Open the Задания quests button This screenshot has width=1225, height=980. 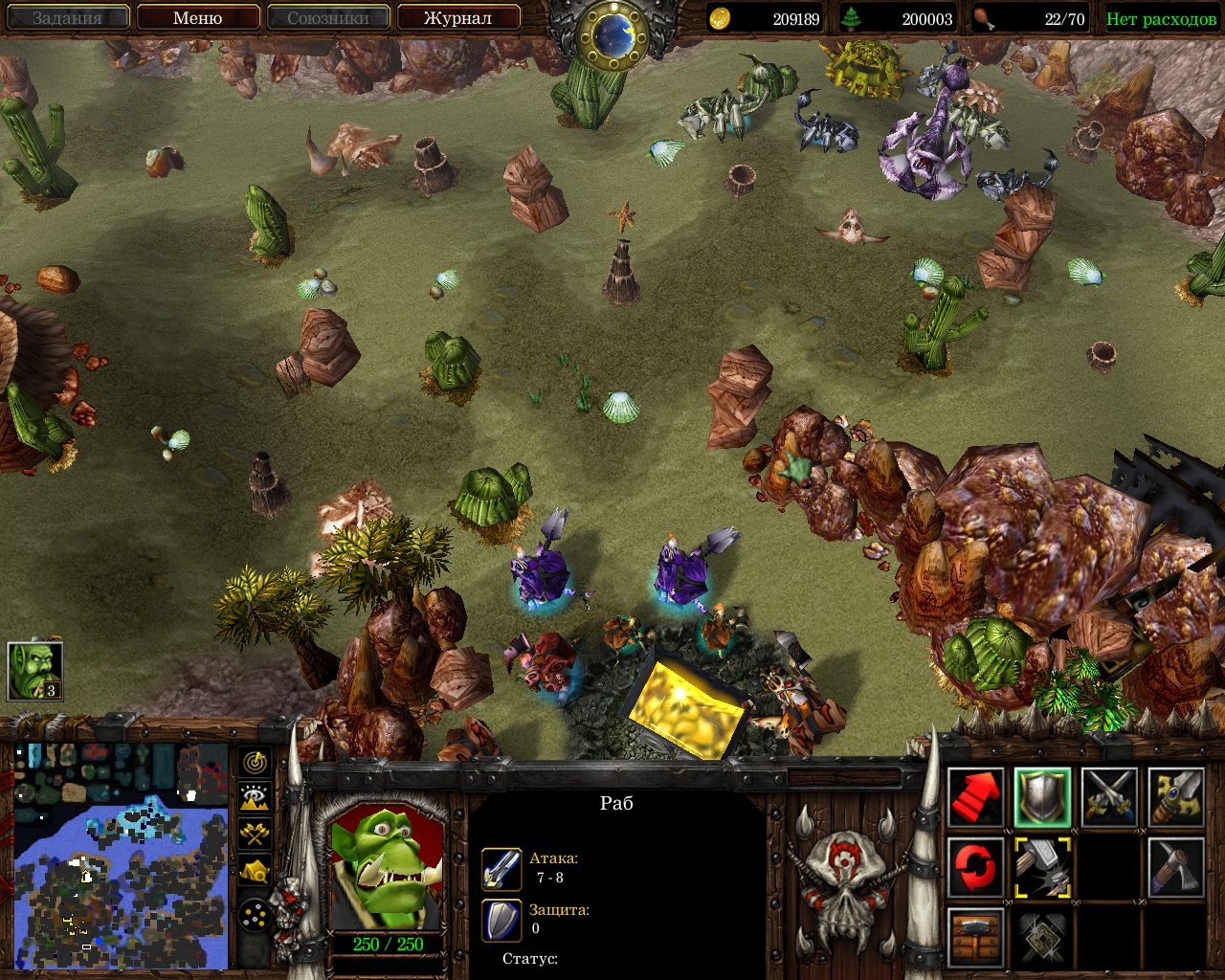point(67,17)
